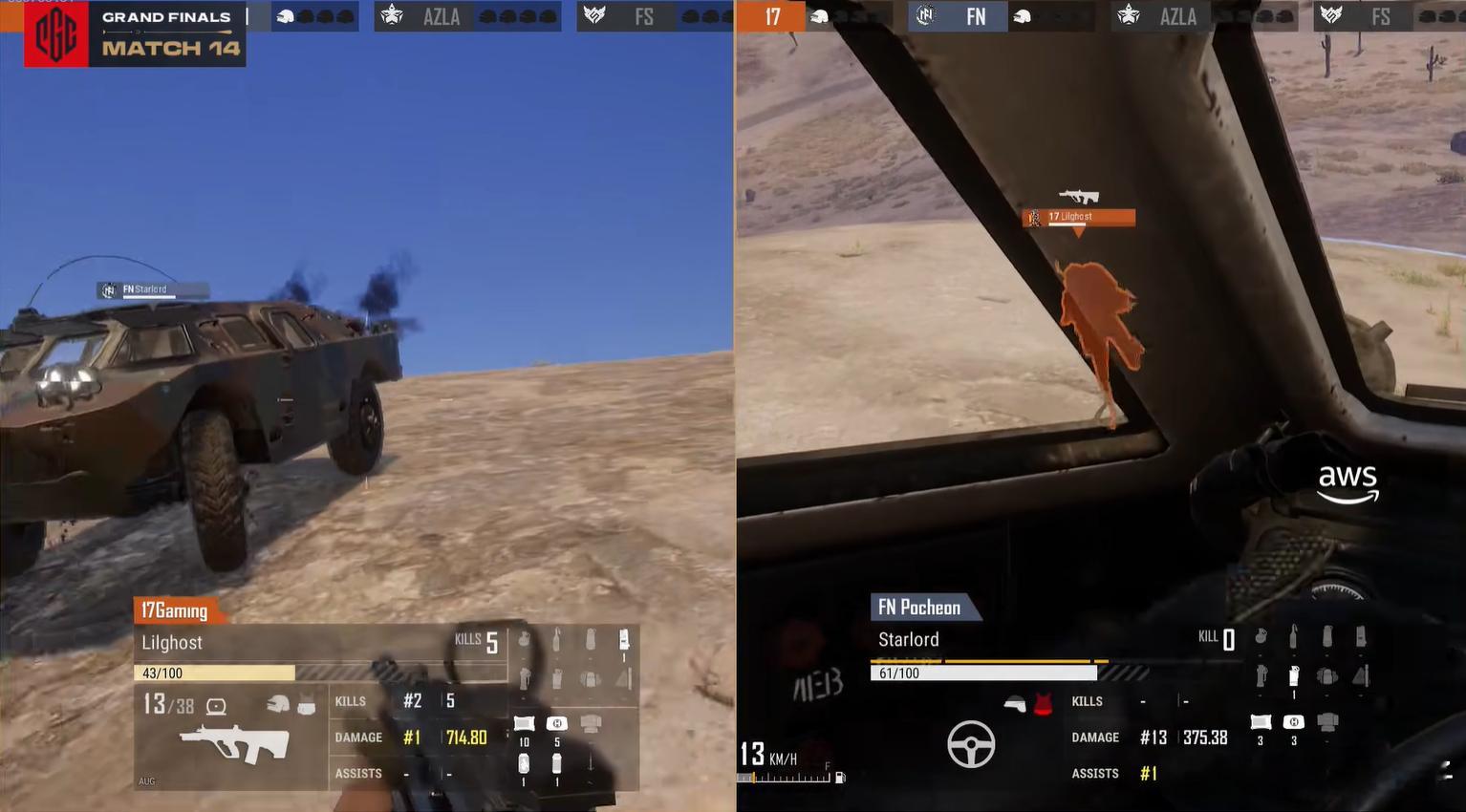Select Lilghost's bandage icon showing 10

[524, 722]
